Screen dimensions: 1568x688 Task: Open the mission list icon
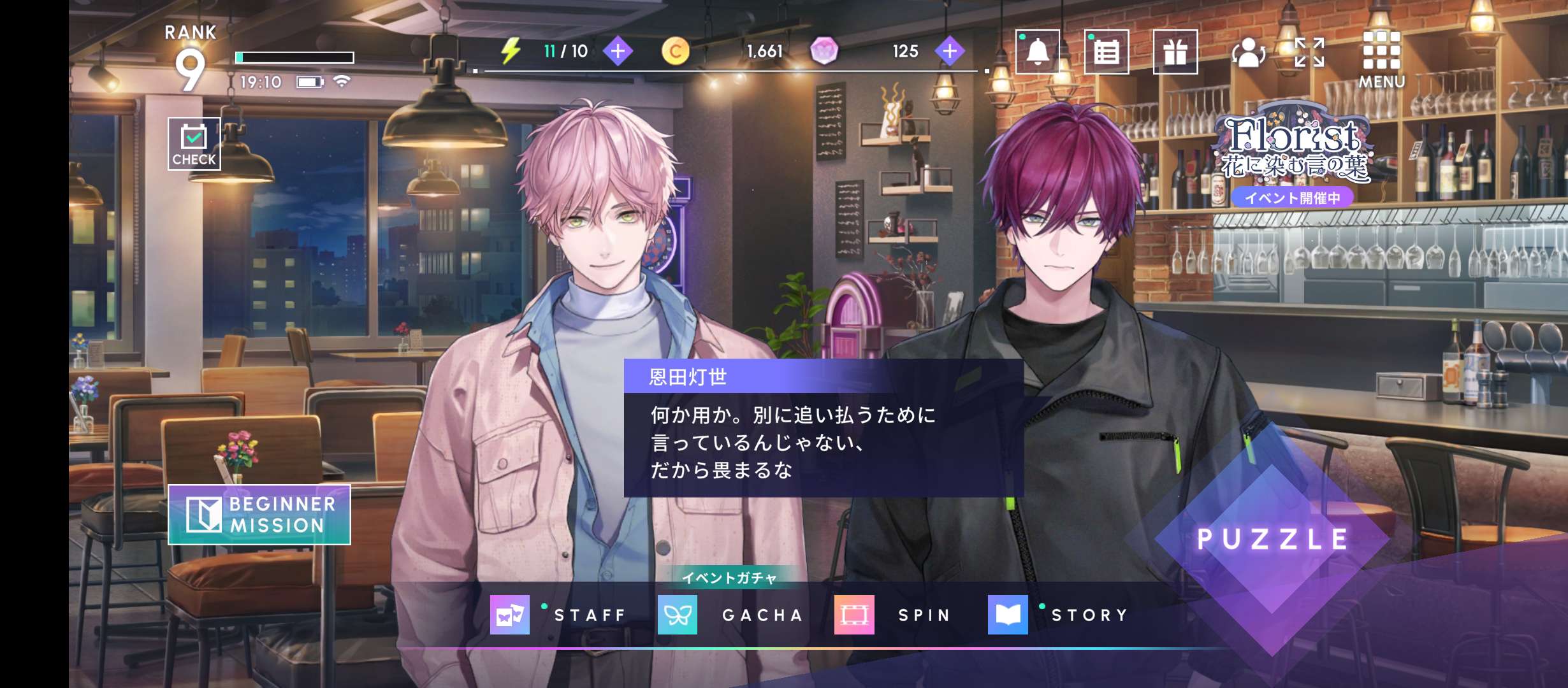(x=1106, y=52)
